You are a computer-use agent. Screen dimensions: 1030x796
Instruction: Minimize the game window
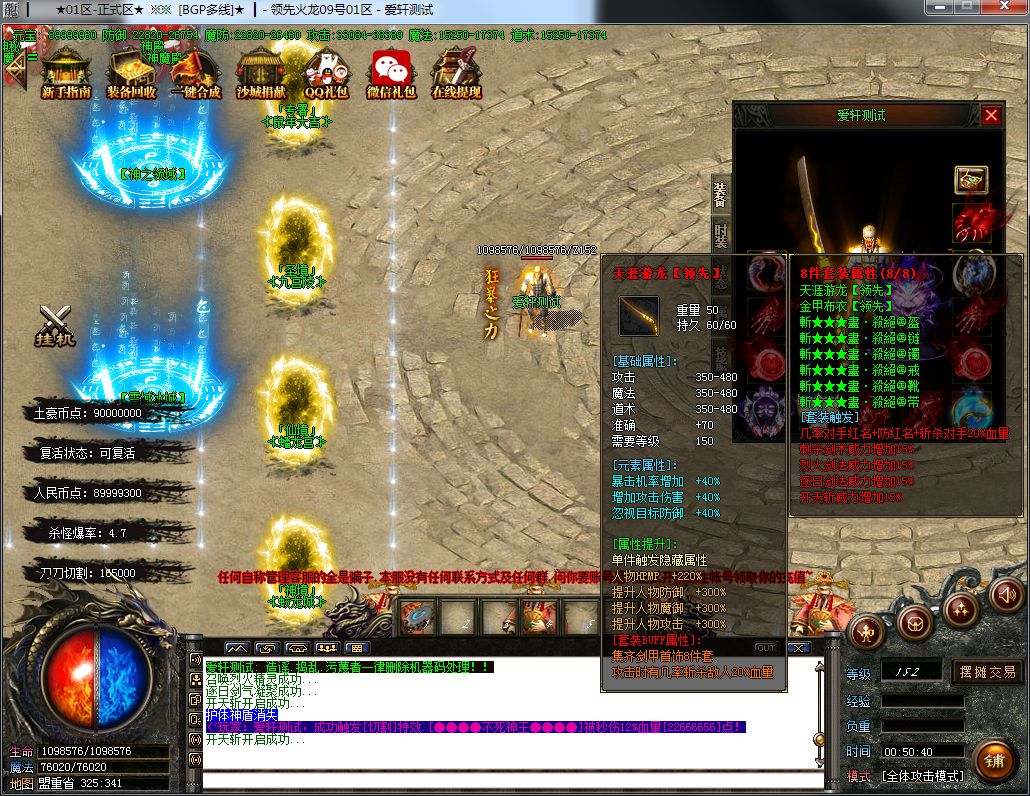[x=940, y=8]
